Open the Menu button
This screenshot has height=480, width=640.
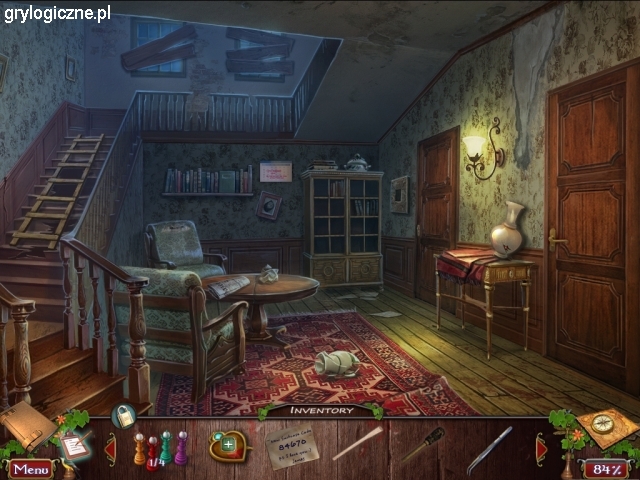point(30,468)
